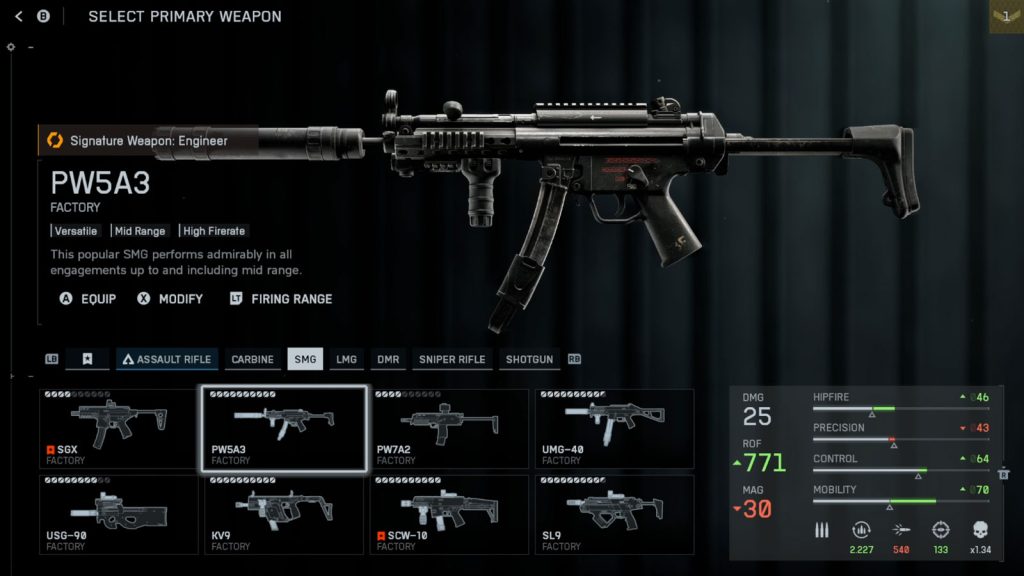1024x576 pixels.
Task: Pick the SCW-10 weapon tile
Action: [450, 515]
